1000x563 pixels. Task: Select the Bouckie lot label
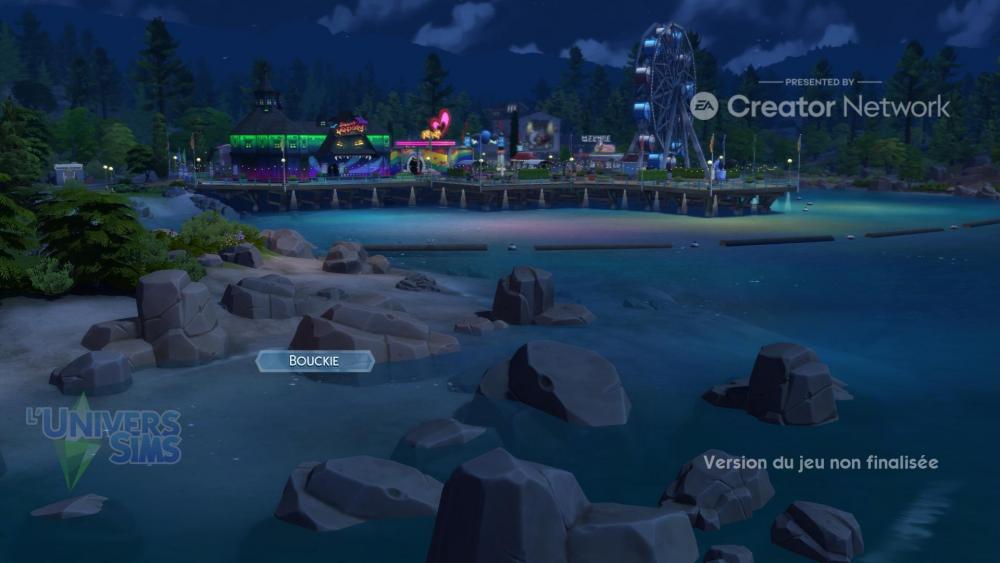[315, 361]
